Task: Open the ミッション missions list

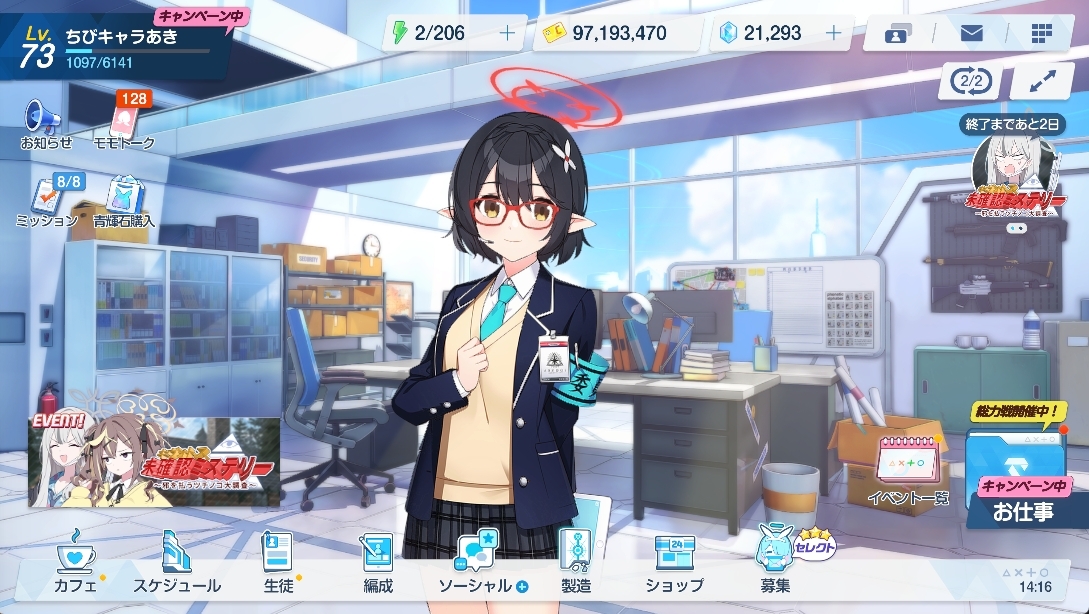Action: click(x=47, y=201)
